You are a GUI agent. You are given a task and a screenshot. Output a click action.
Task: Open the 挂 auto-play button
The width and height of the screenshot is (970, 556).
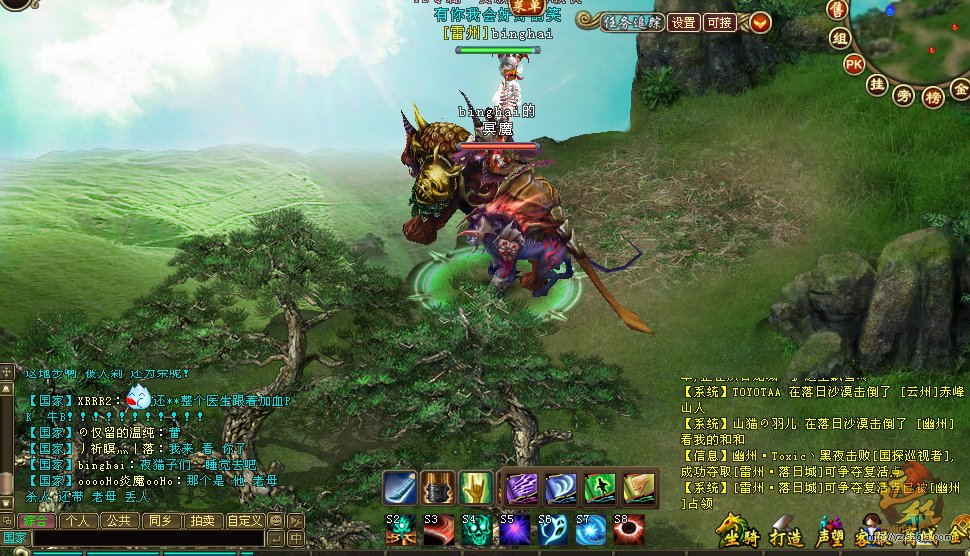[x=877, y=84]
